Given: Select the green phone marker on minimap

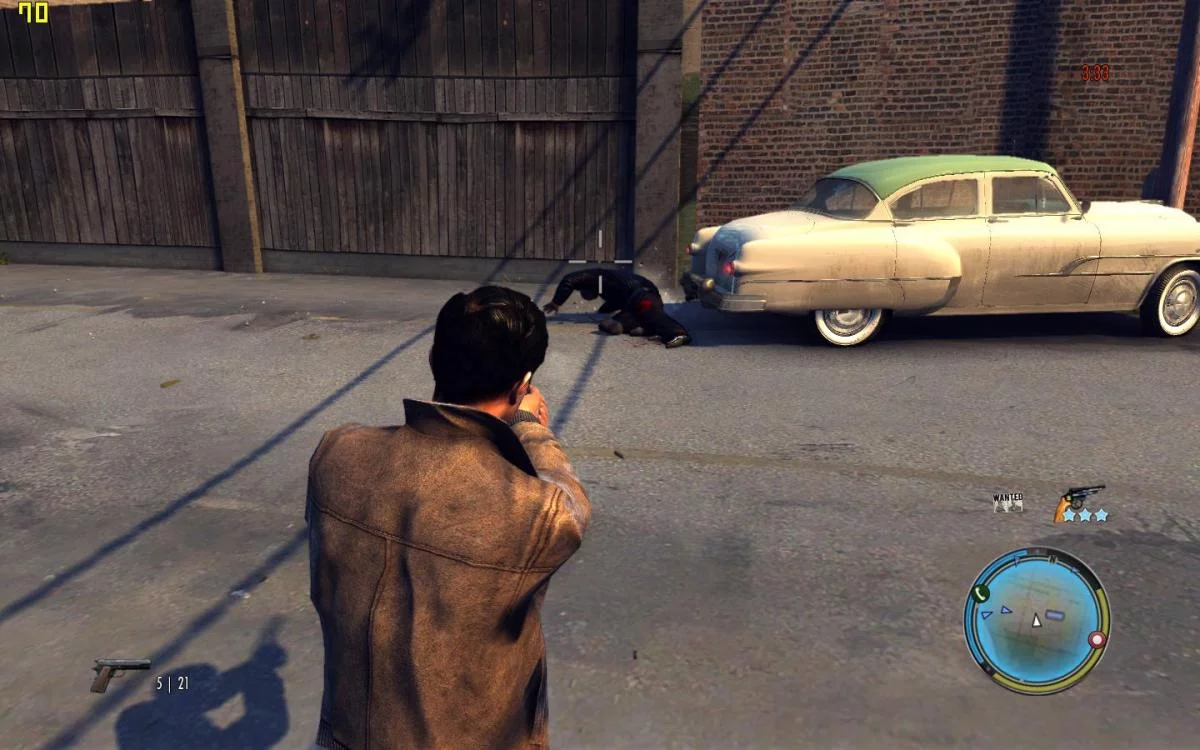Looking at the screenshot, I should pyautogui.click(x=981, y=593).
